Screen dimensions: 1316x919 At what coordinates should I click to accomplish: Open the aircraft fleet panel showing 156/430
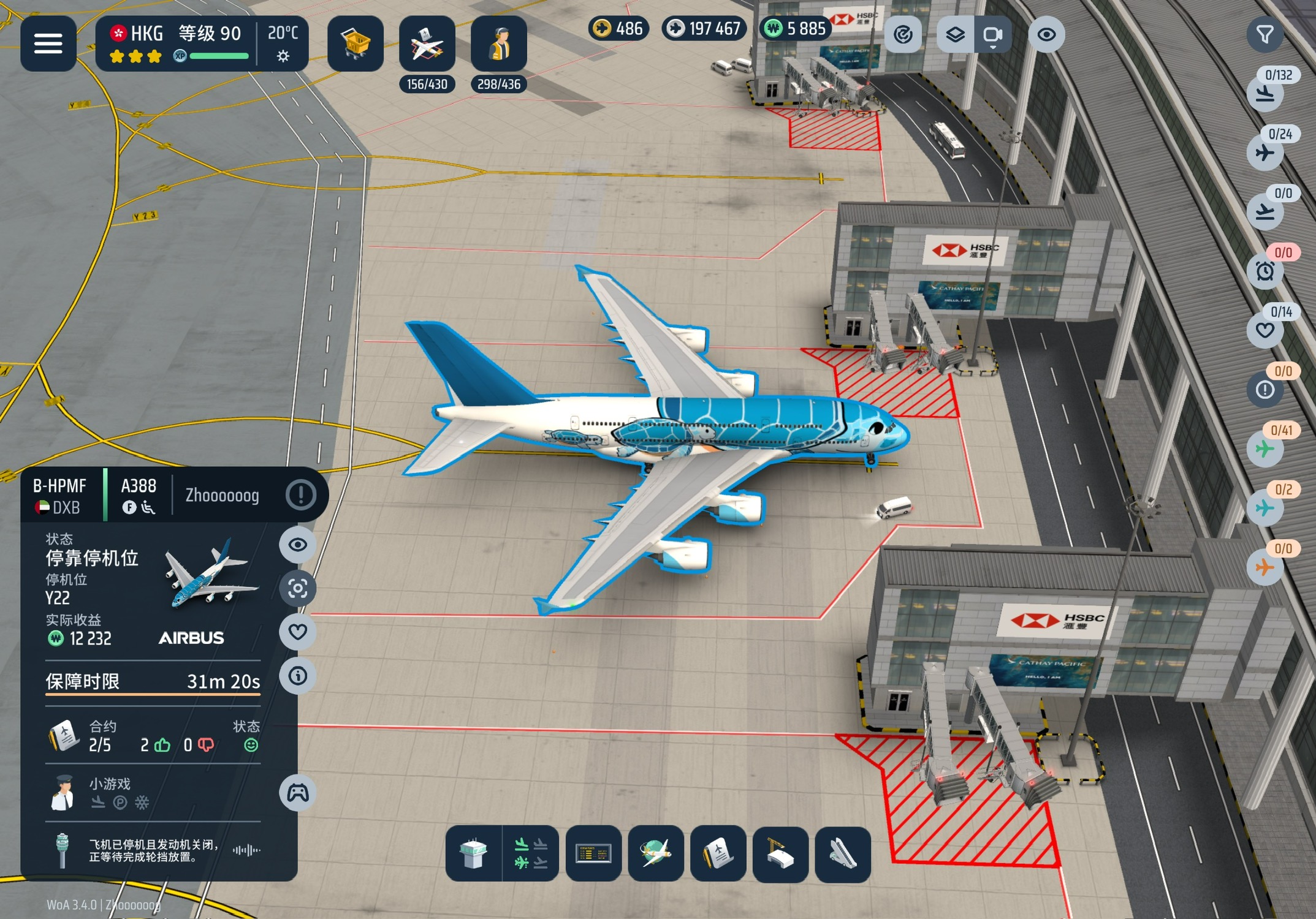tap(427, 45)
